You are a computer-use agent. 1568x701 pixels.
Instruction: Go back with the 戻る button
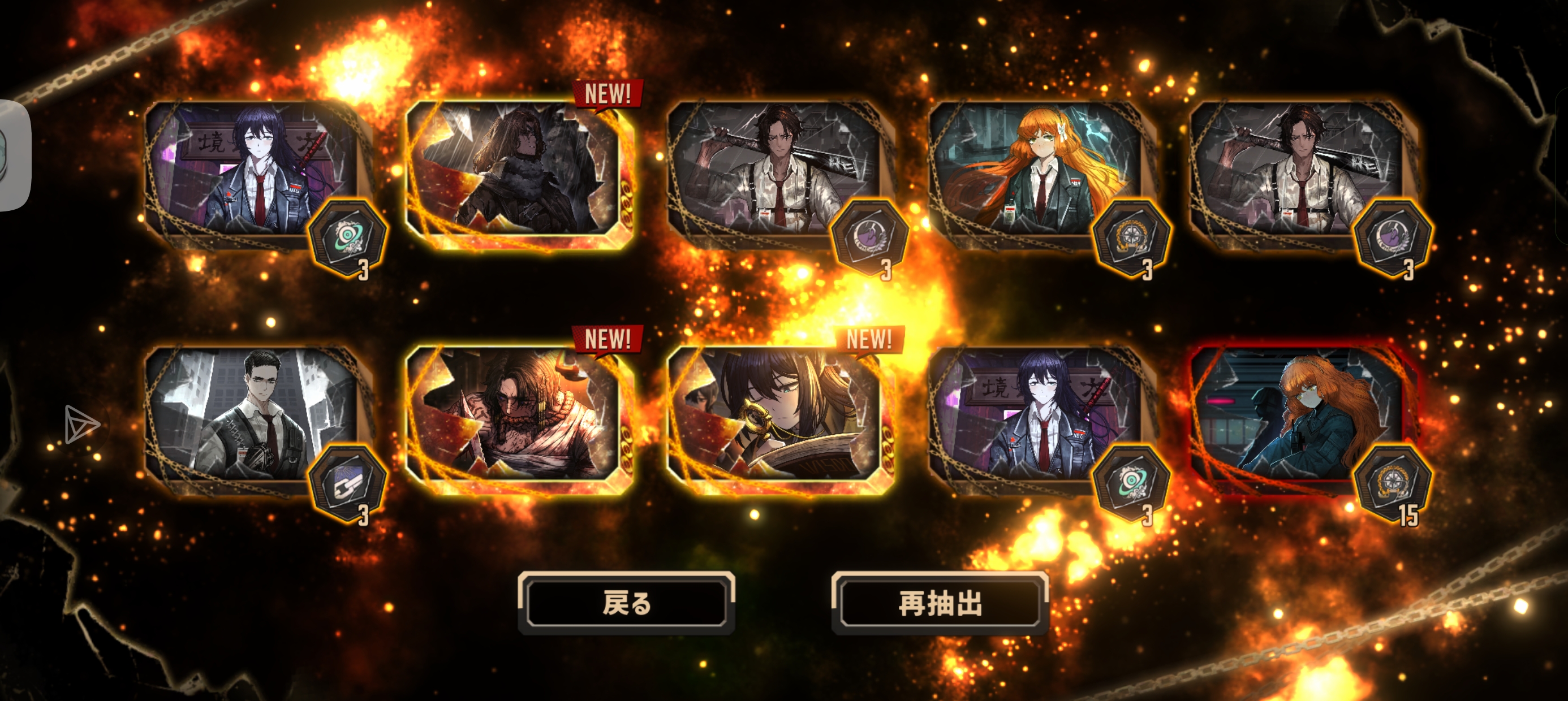[x=626, y=603]
